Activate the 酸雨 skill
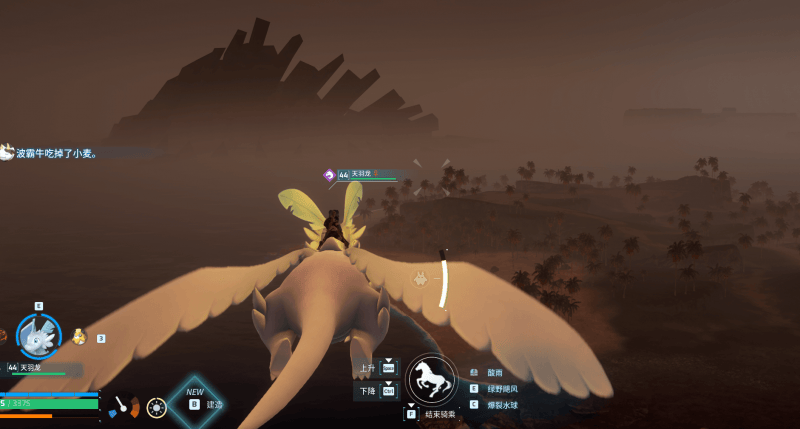The width and height of the screenshot is (800, 429). (x=494, y=373)
